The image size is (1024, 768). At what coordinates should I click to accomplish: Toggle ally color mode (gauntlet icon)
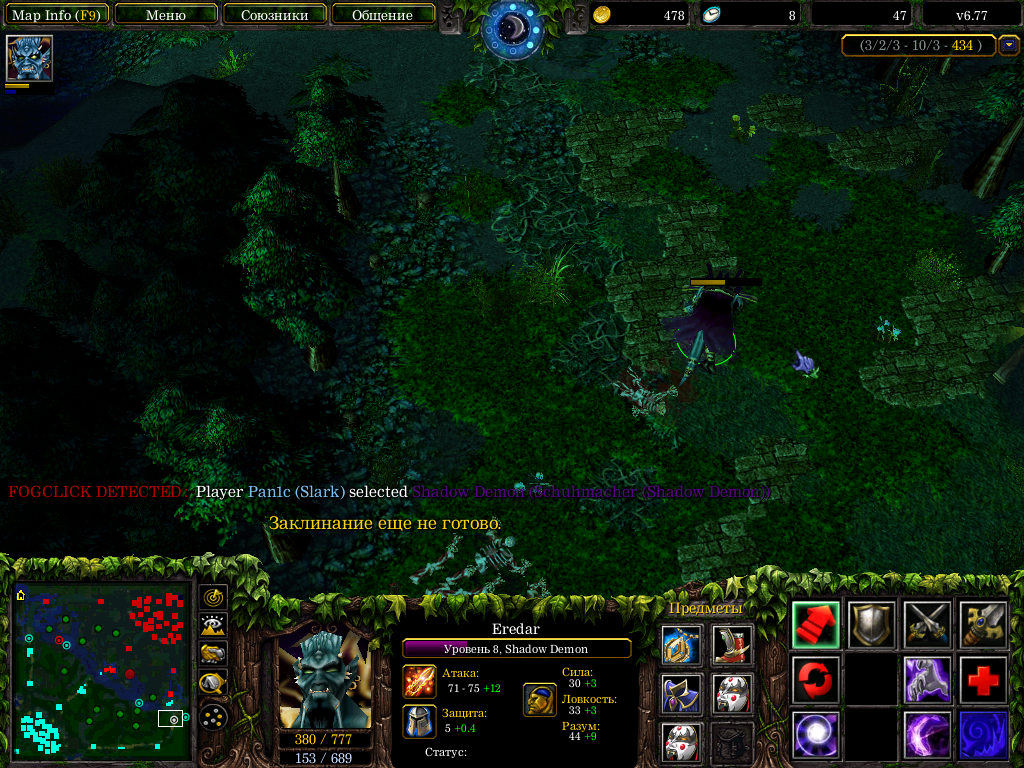213,654
